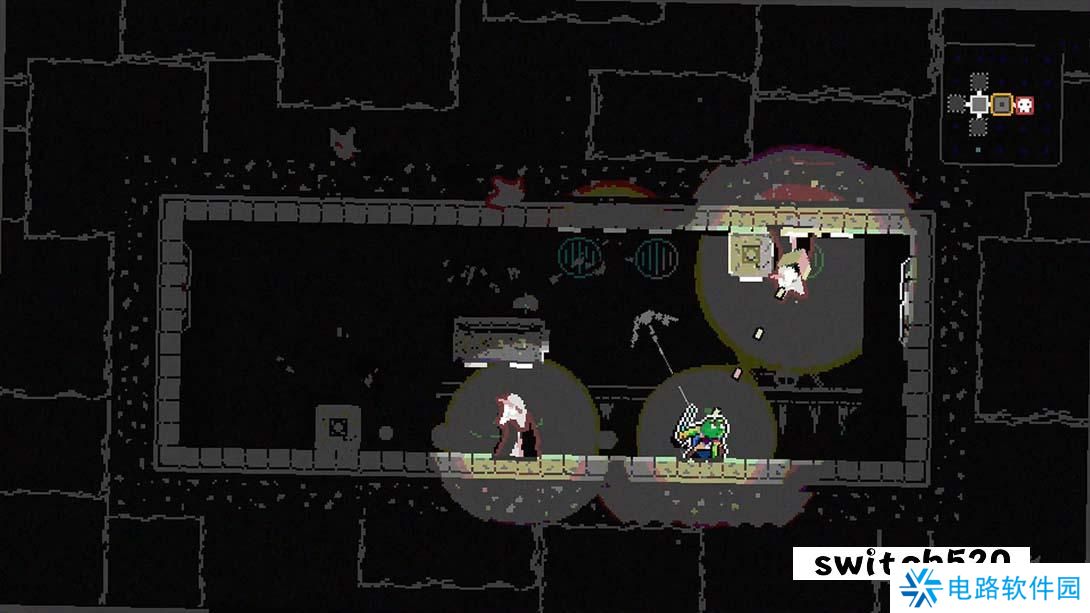This screenshot has height=613, width=1090.
Task: Click the topmost dotted unexplored minimap room
Action: (978, 80)
